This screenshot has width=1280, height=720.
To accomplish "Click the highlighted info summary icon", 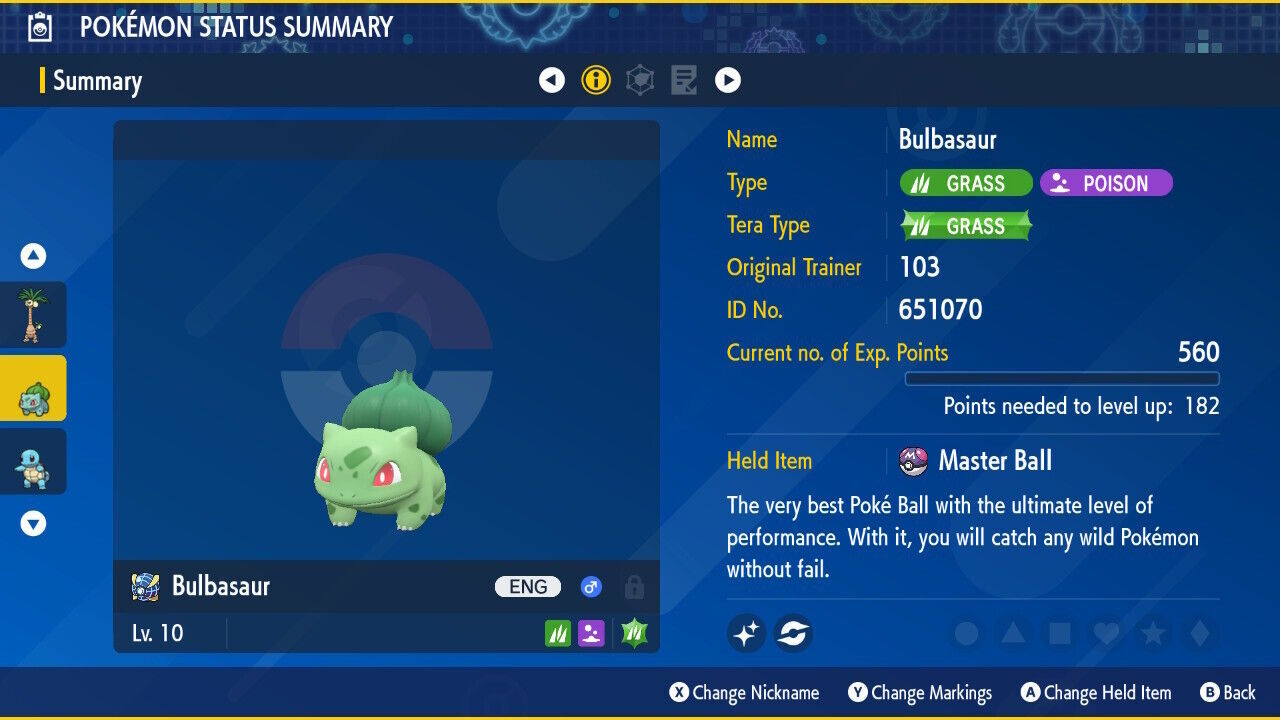I will (596, 79).
